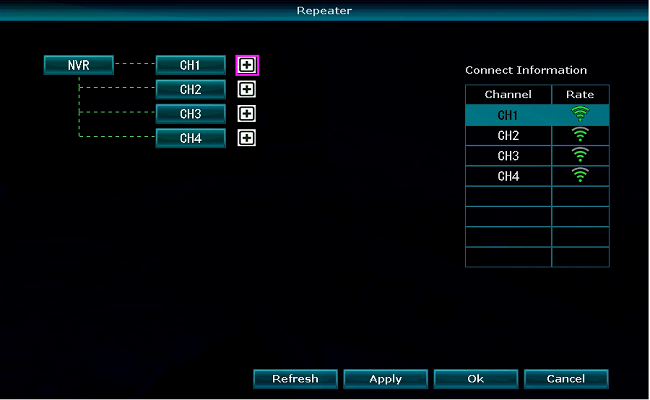Select the CH2 node in the tree
This screenshot has height=400, width=650.
pos(191,89)
